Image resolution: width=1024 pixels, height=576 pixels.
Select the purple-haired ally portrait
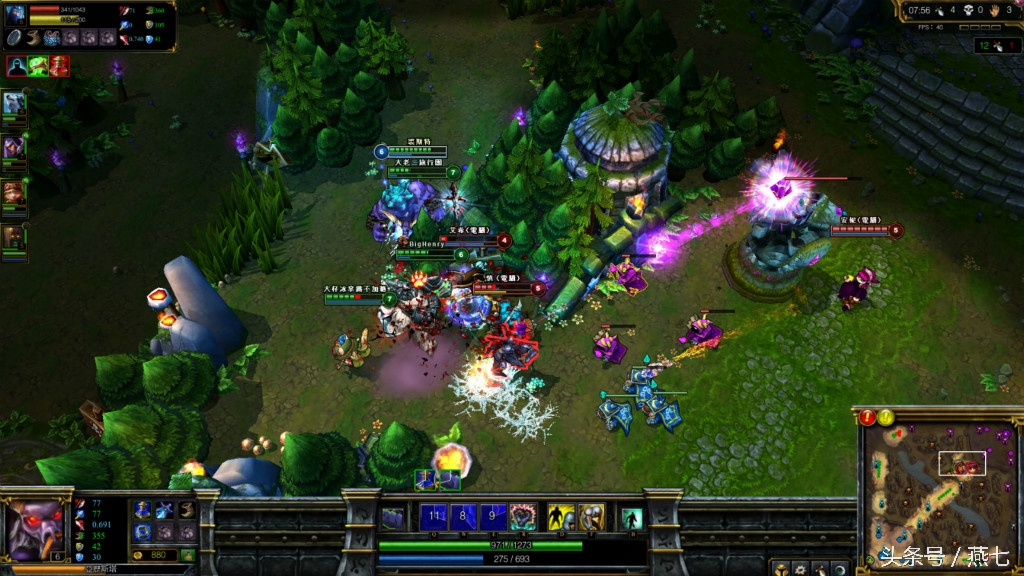coord(13,148)
